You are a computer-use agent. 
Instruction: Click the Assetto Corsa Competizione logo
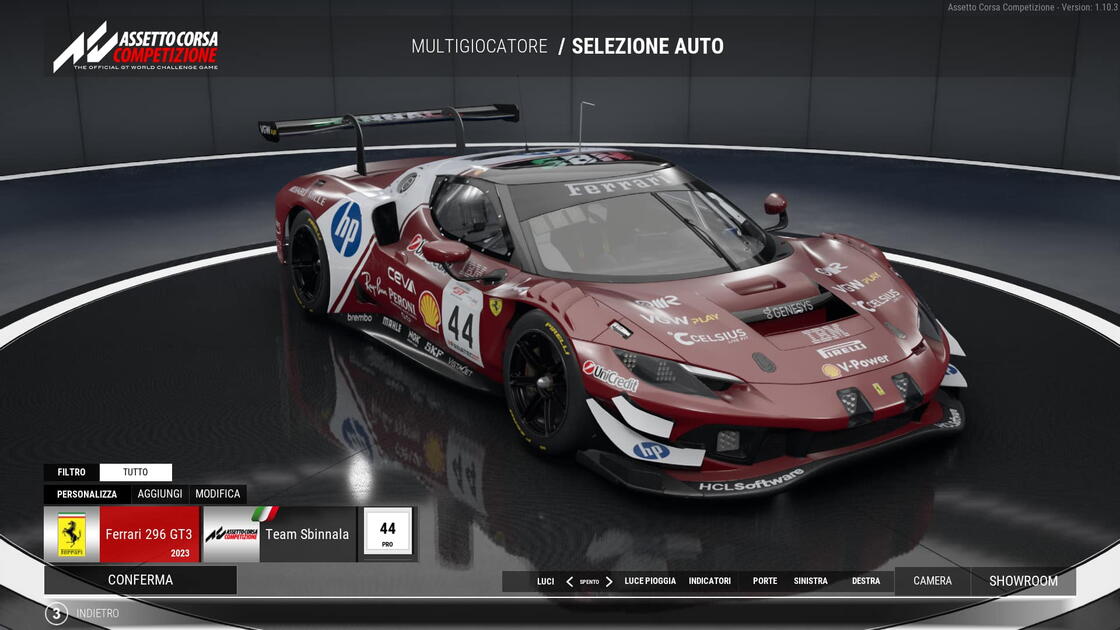coord(136,48)
